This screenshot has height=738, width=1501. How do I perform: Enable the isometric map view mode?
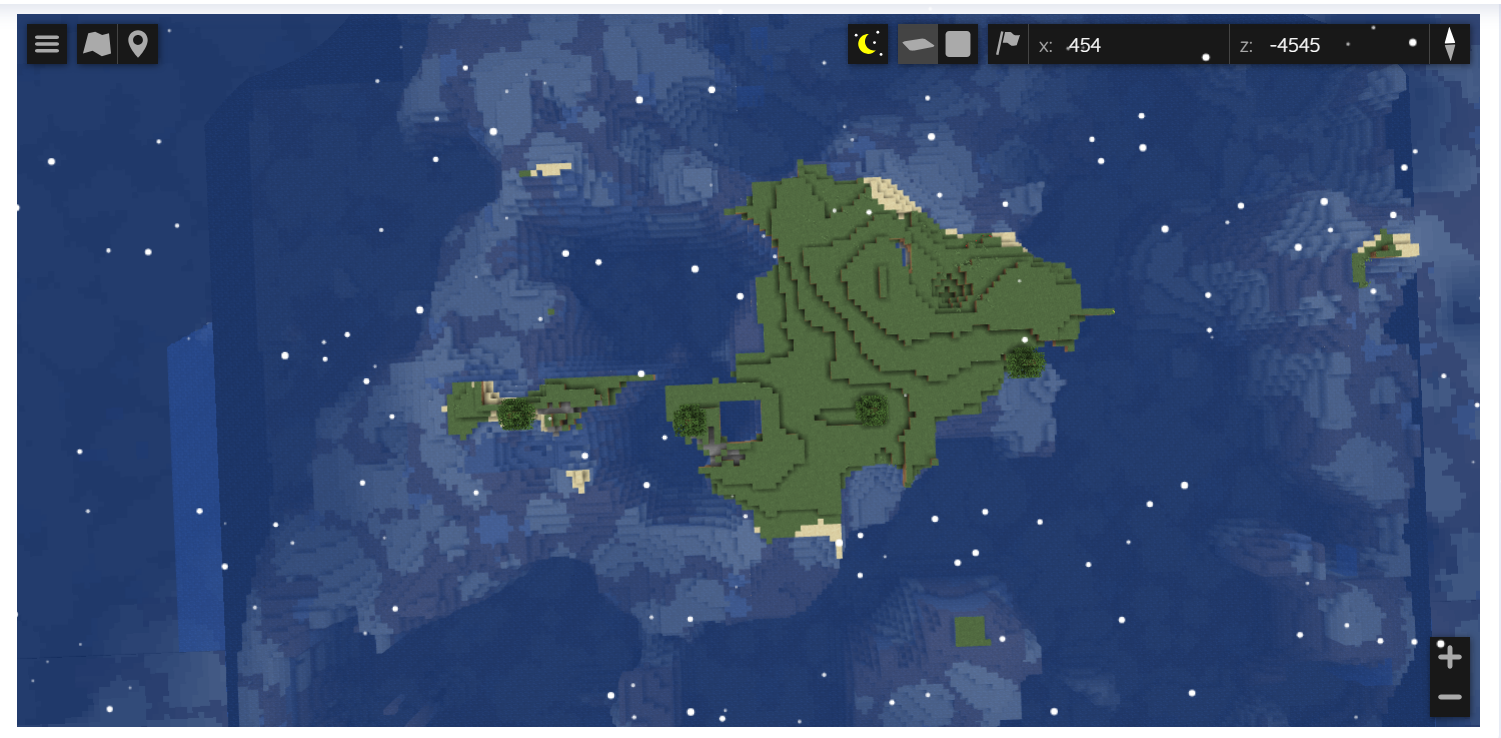click(917, 44)
